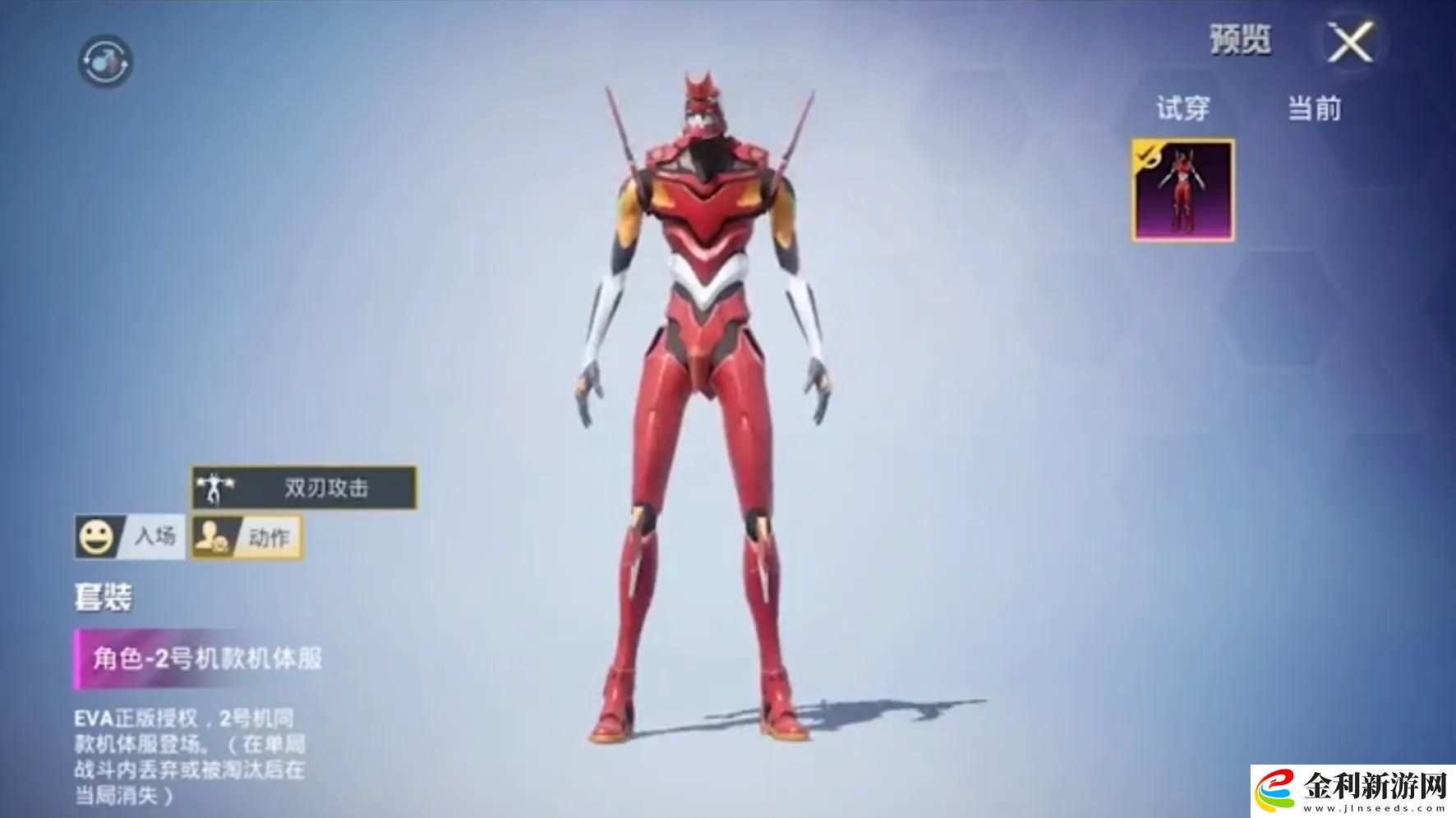Image resolution: width=1456 pixels, height=818 pixels.
Task: Choose the 入场 emote button
Action: (129, 537)
